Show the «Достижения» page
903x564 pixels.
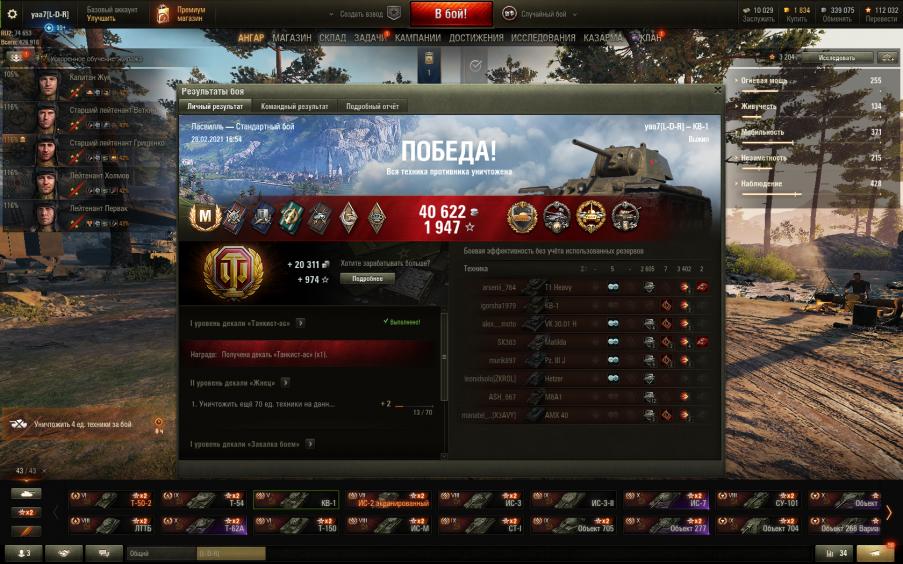[476, 38]
